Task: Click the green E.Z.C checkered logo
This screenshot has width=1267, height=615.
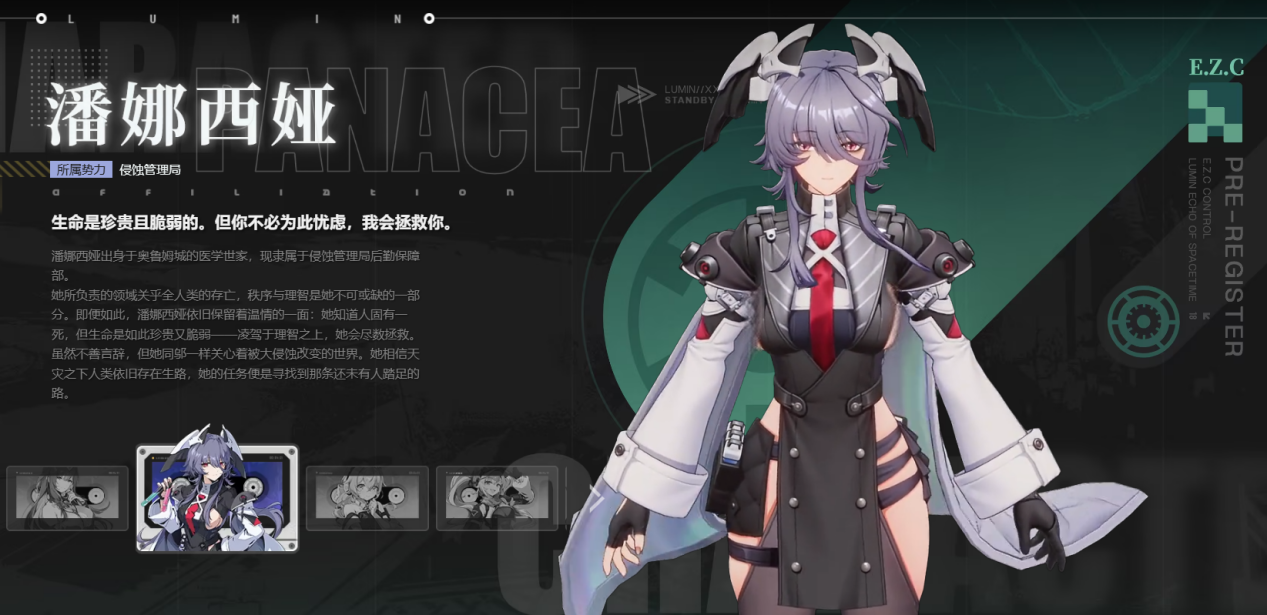Action: (x=1215, y=113)
